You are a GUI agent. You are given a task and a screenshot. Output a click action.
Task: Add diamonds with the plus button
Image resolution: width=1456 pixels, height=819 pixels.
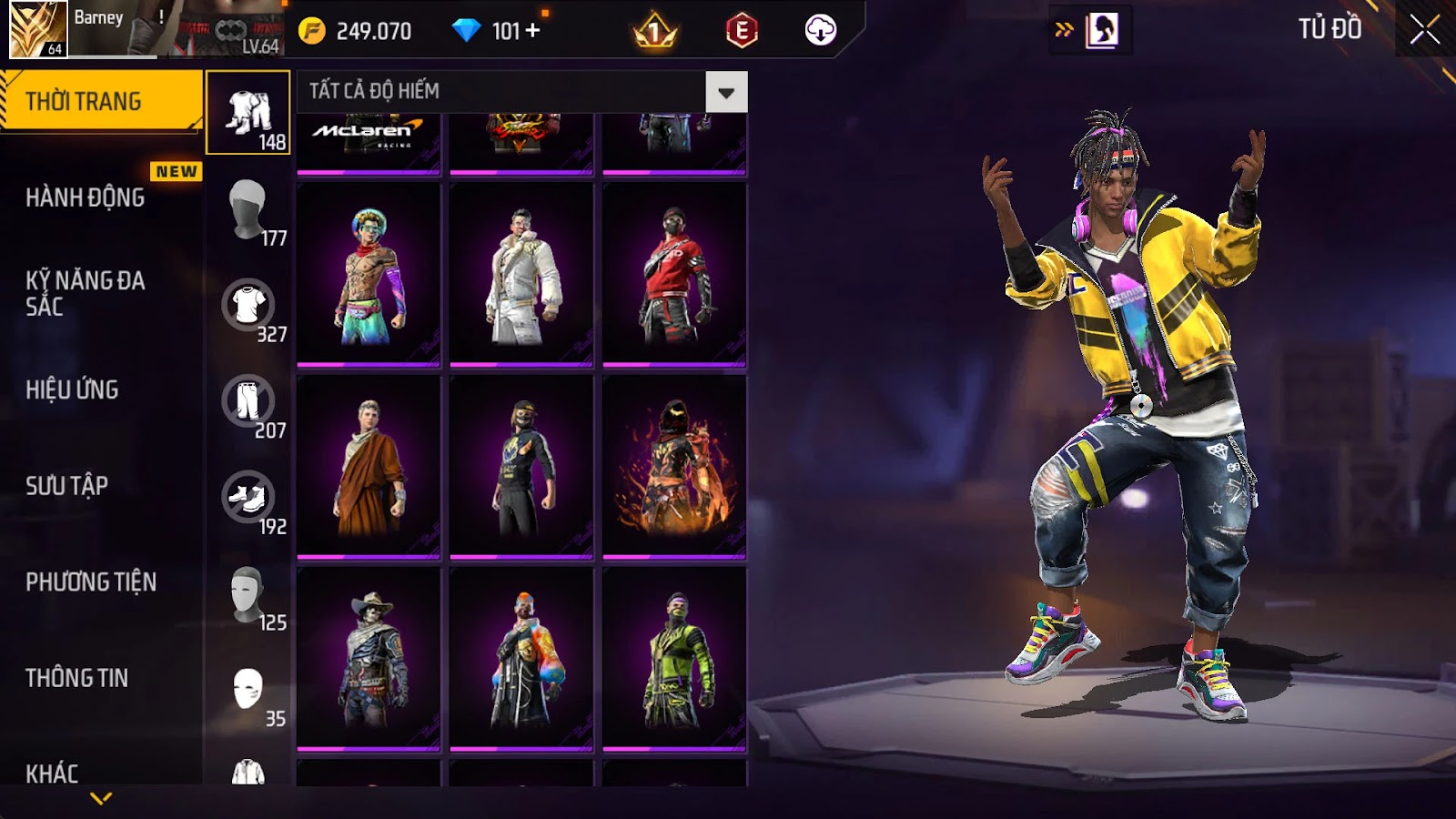point(533,31)
